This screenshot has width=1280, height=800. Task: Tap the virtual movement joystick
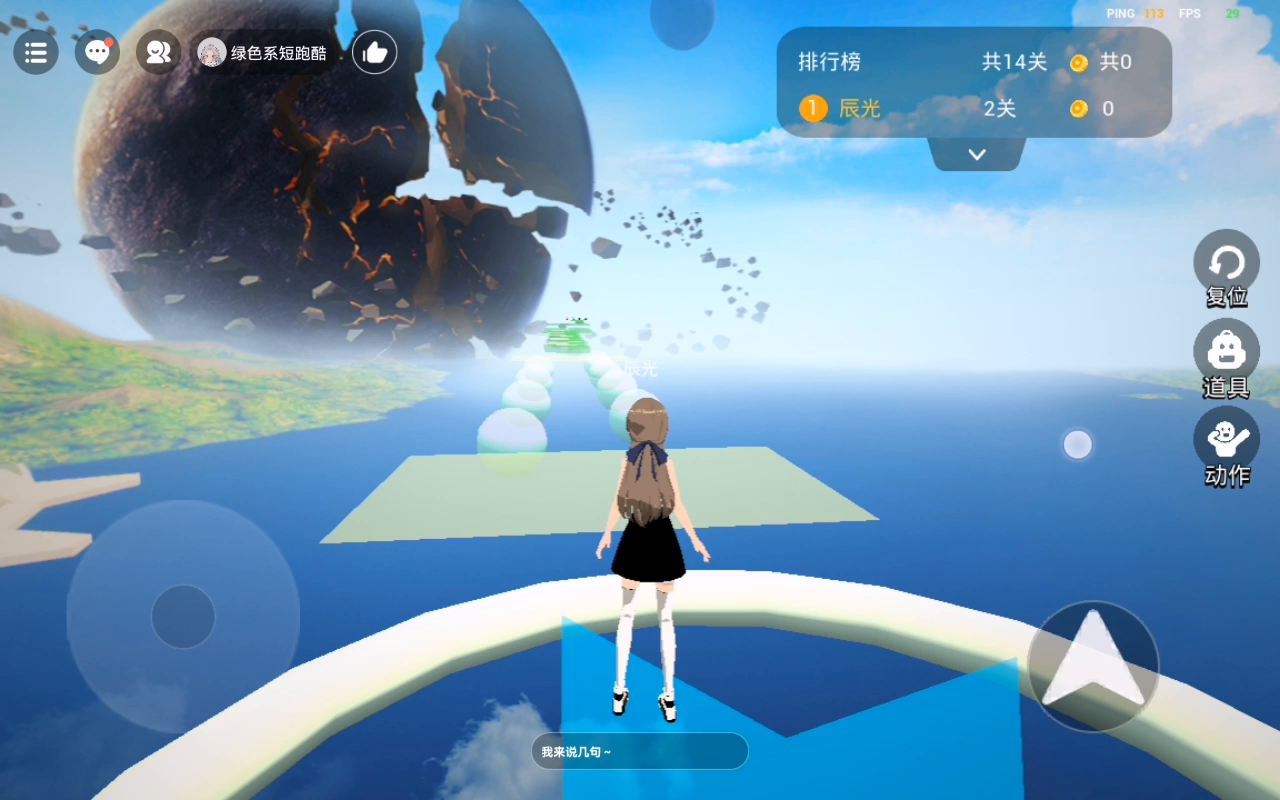[183, 616]
